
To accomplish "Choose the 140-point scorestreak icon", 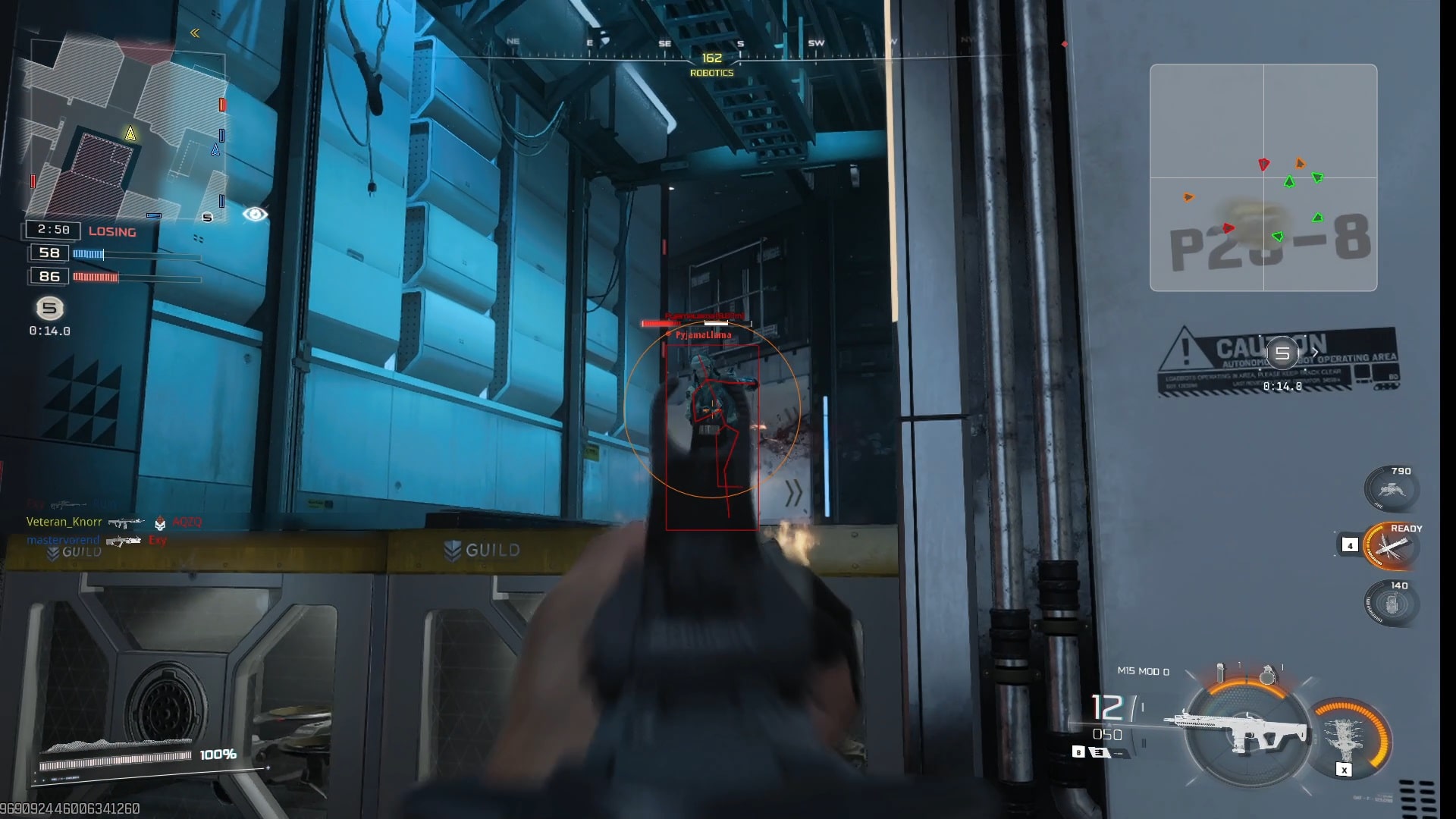I will click(x=1391, y=604).
